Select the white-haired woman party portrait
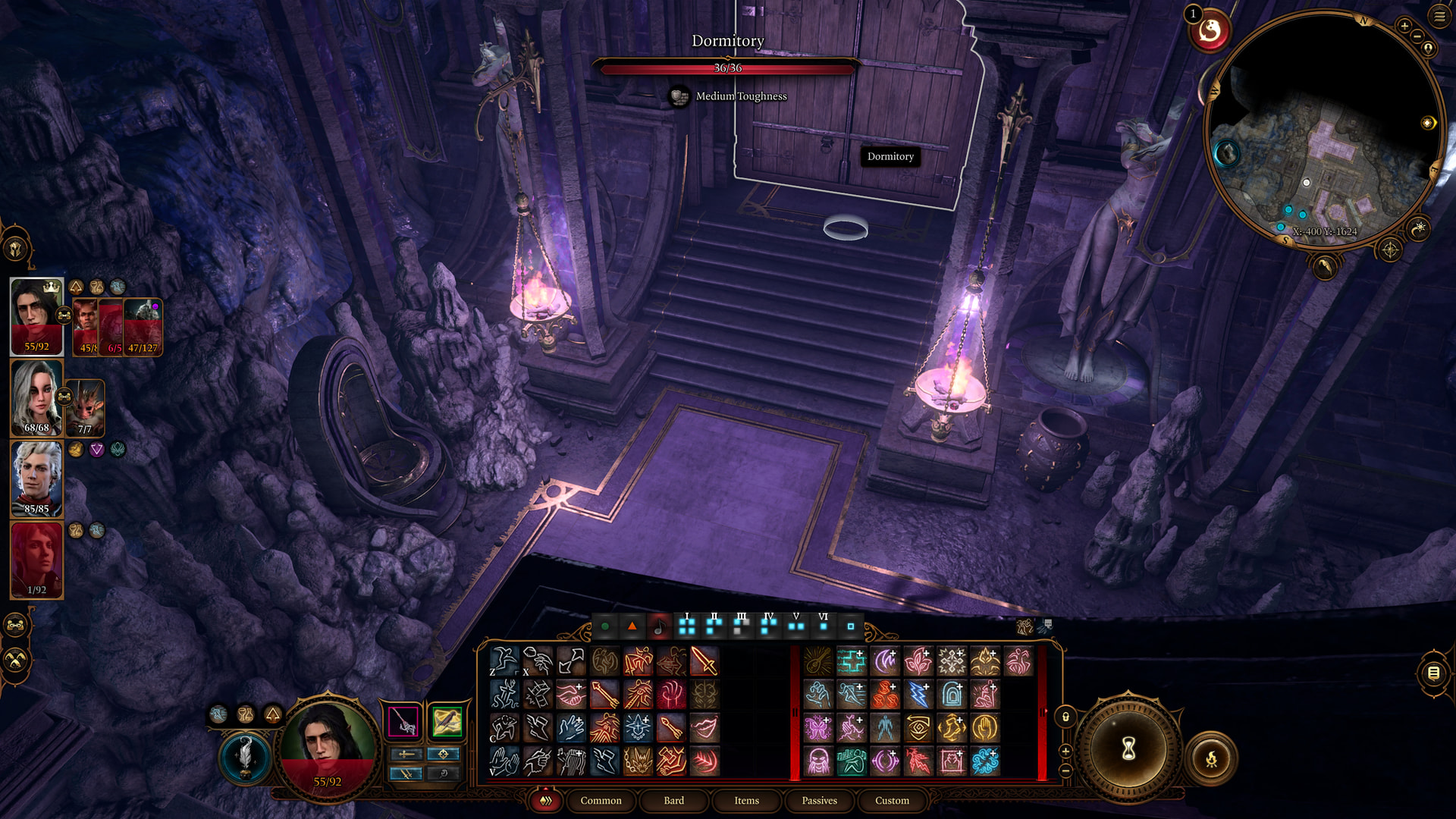1456x819 pixels. (36, 397)
